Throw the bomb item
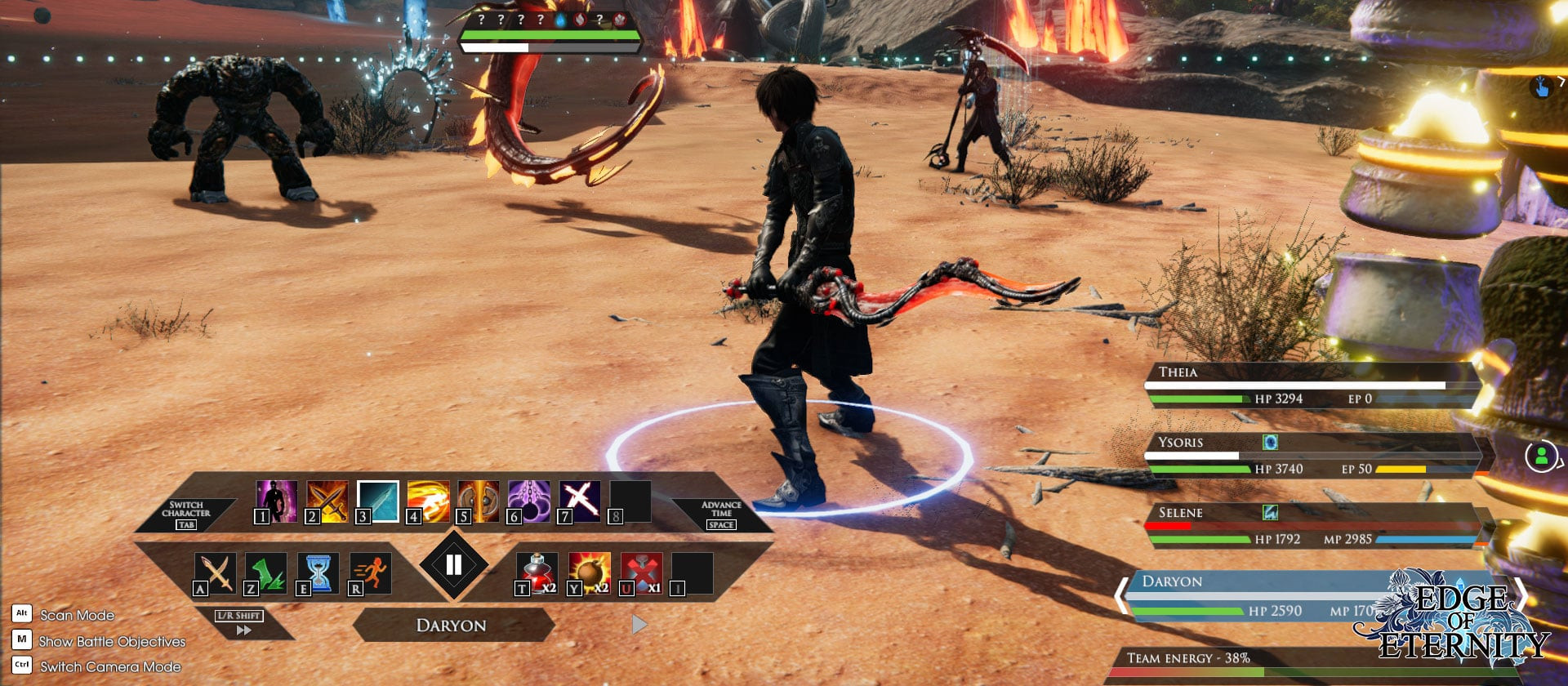Image resolution: width=1568 pixels, height=686 pixels. coord(590,572)
